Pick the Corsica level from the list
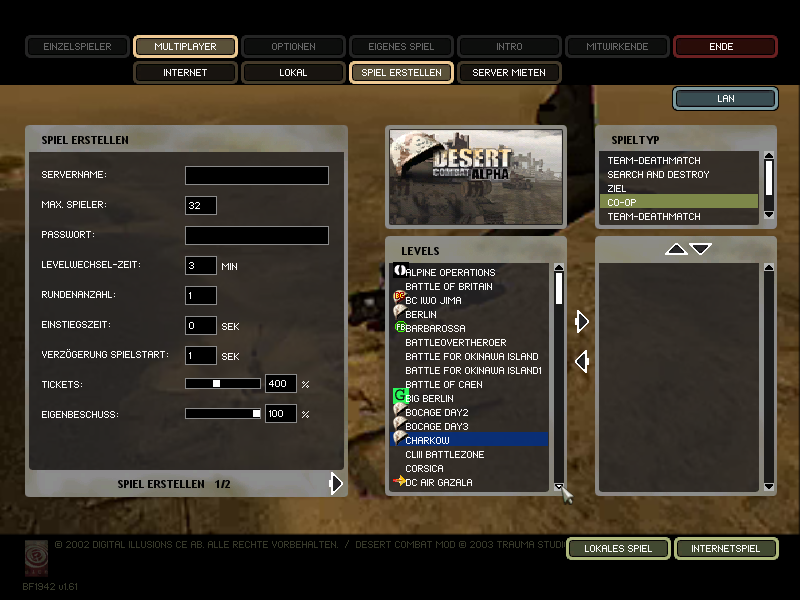Image resolution: width=800 pixels, height=600 pixels. (424, 469)
